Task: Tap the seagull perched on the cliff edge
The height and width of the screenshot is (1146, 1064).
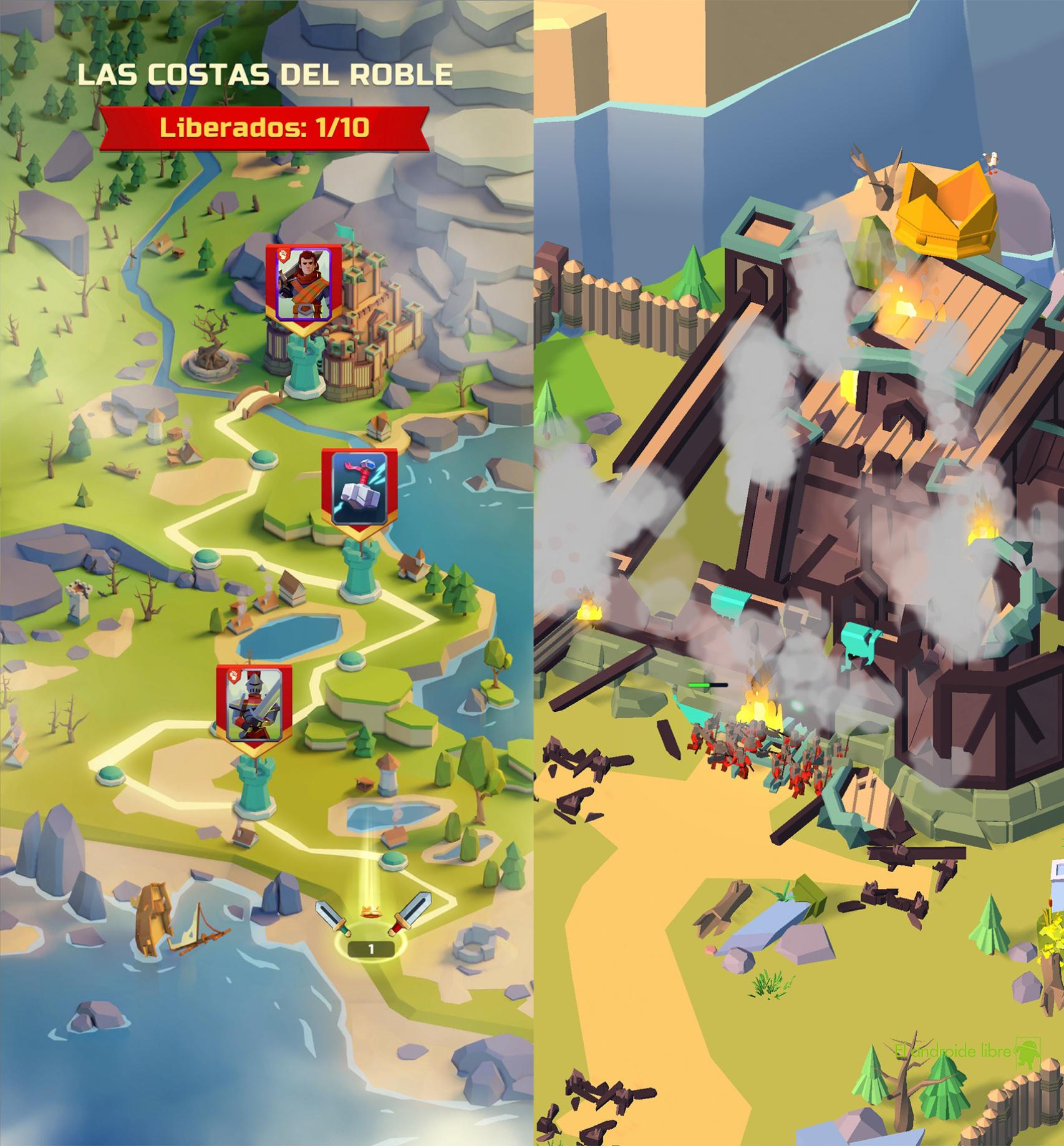Action: coord(992,161)
